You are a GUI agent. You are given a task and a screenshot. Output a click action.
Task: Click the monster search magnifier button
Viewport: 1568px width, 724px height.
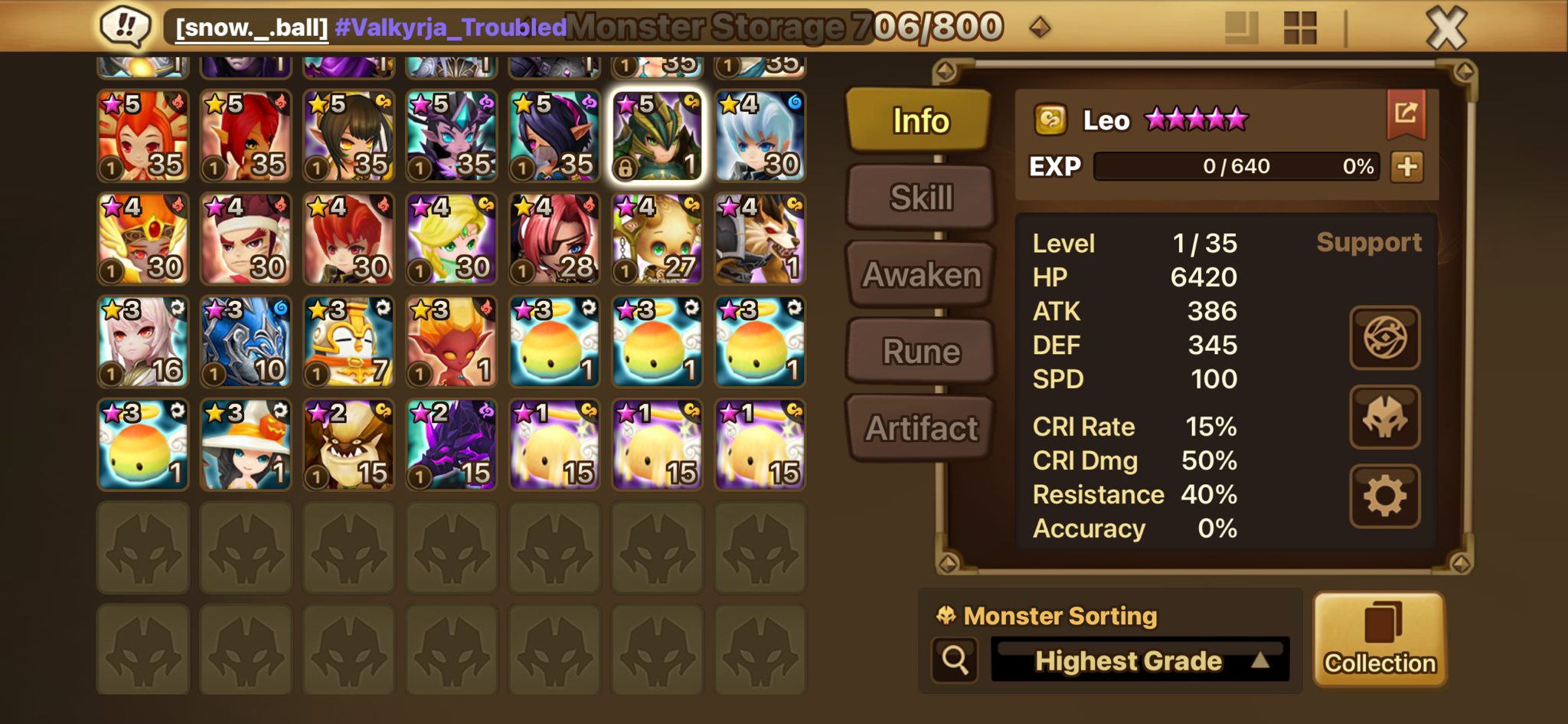click(x=955, y=659)
